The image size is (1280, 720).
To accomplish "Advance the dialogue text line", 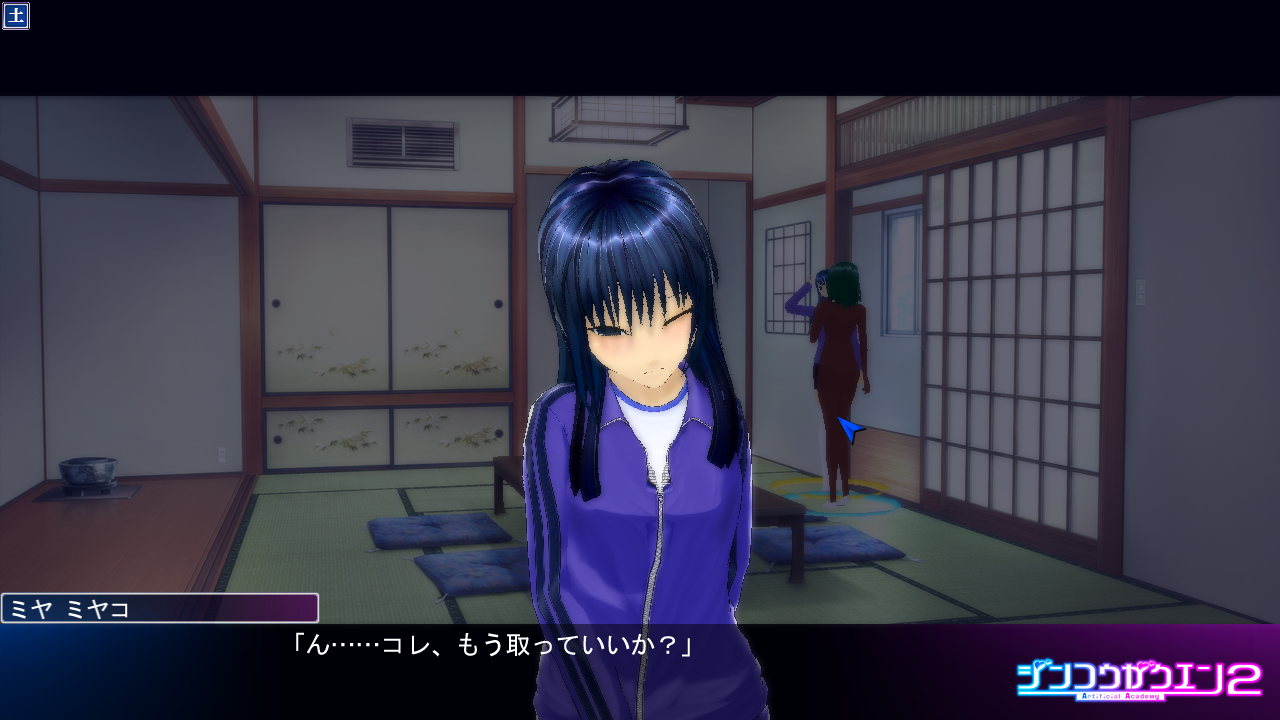I will (x=490, y=647).
